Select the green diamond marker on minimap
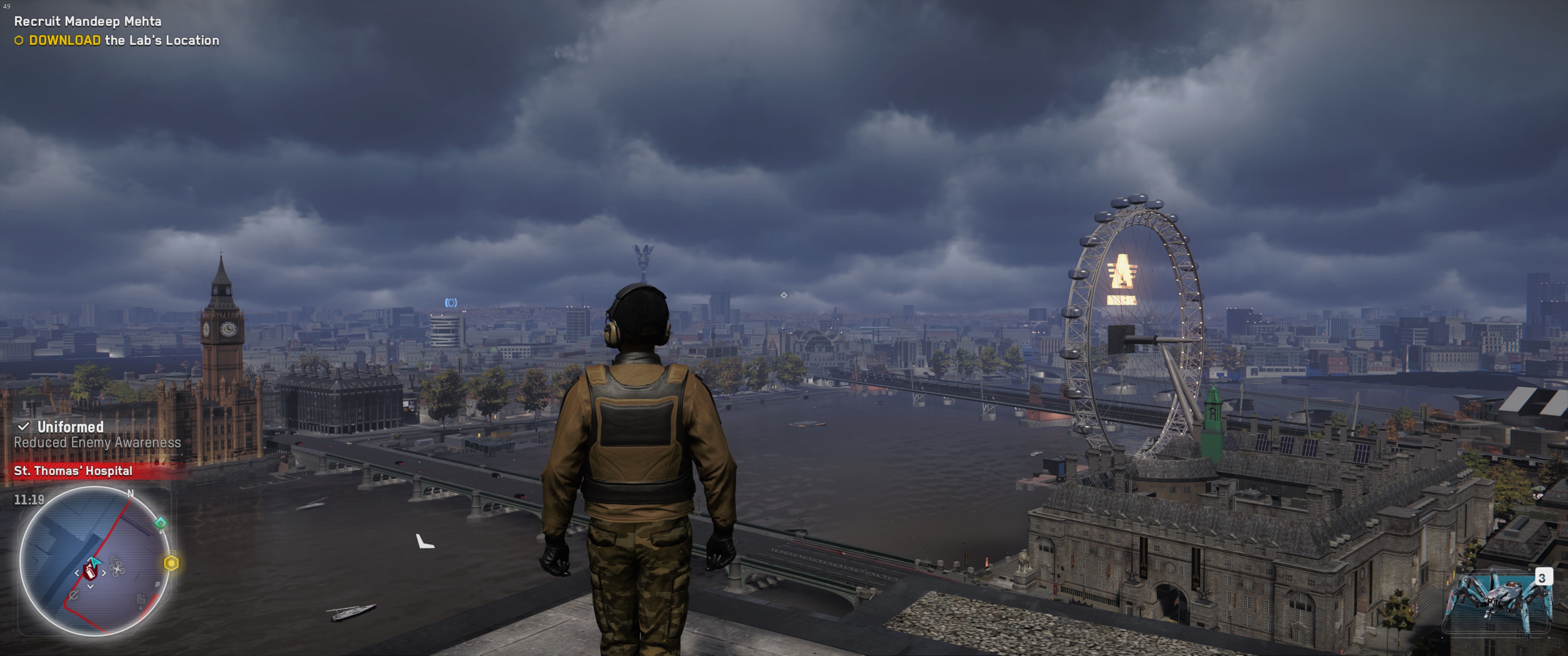 (x=161, y=523)
